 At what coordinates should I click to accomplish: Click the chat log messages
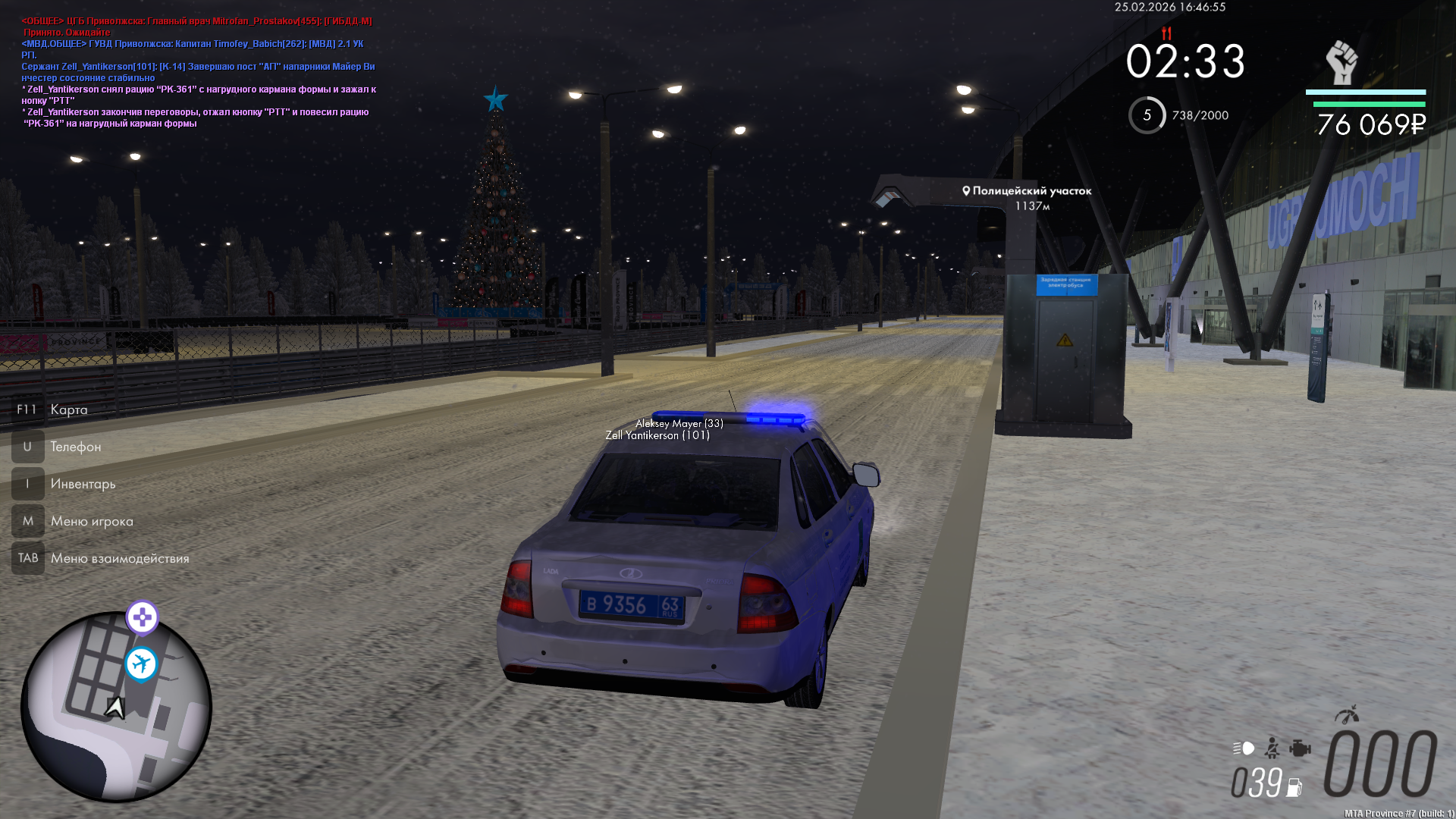(197, 72)
